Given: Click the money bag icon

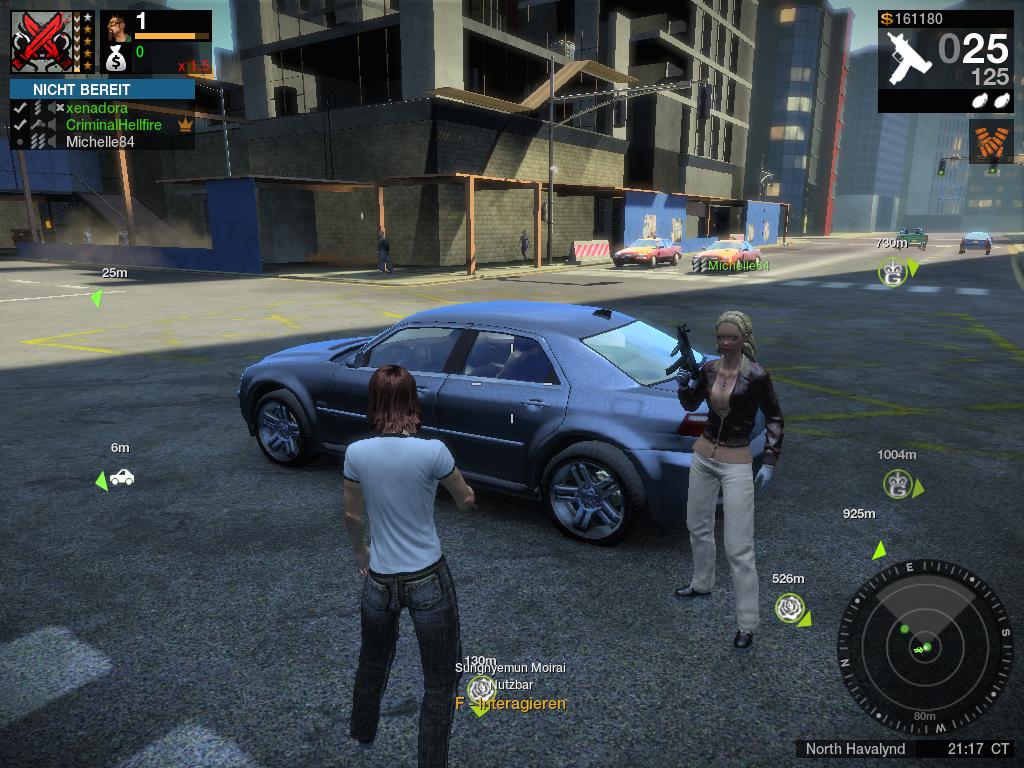Looking at the screenshot, I should [116, 60].
